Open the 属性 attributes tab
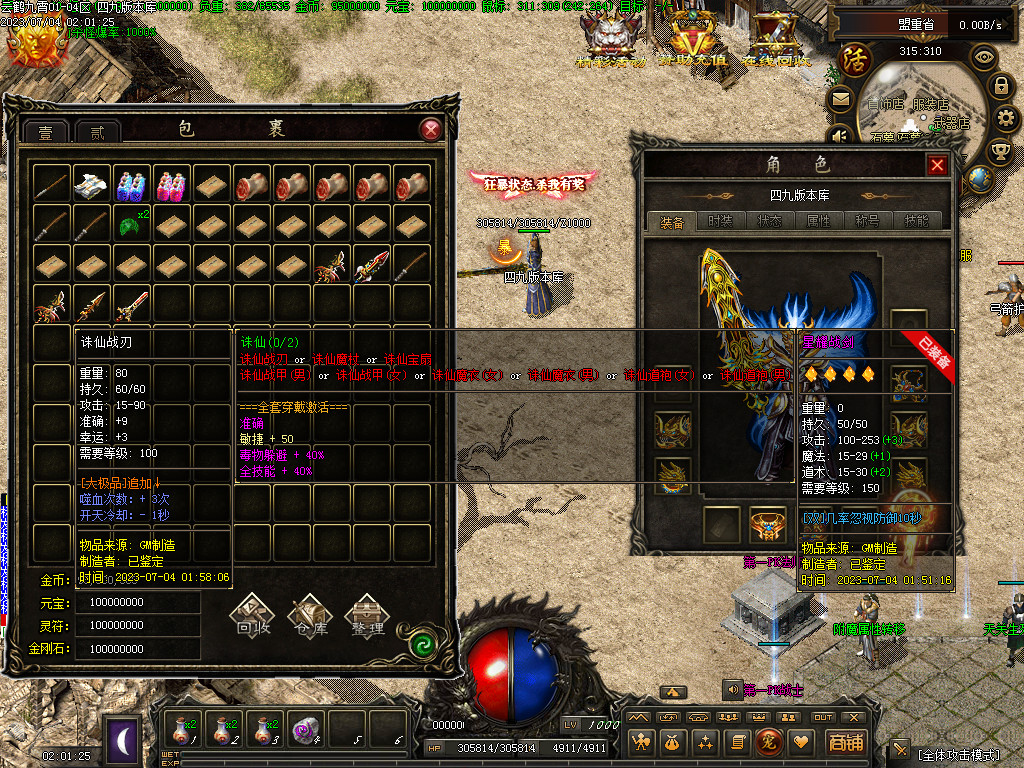 tap(818, 222)
